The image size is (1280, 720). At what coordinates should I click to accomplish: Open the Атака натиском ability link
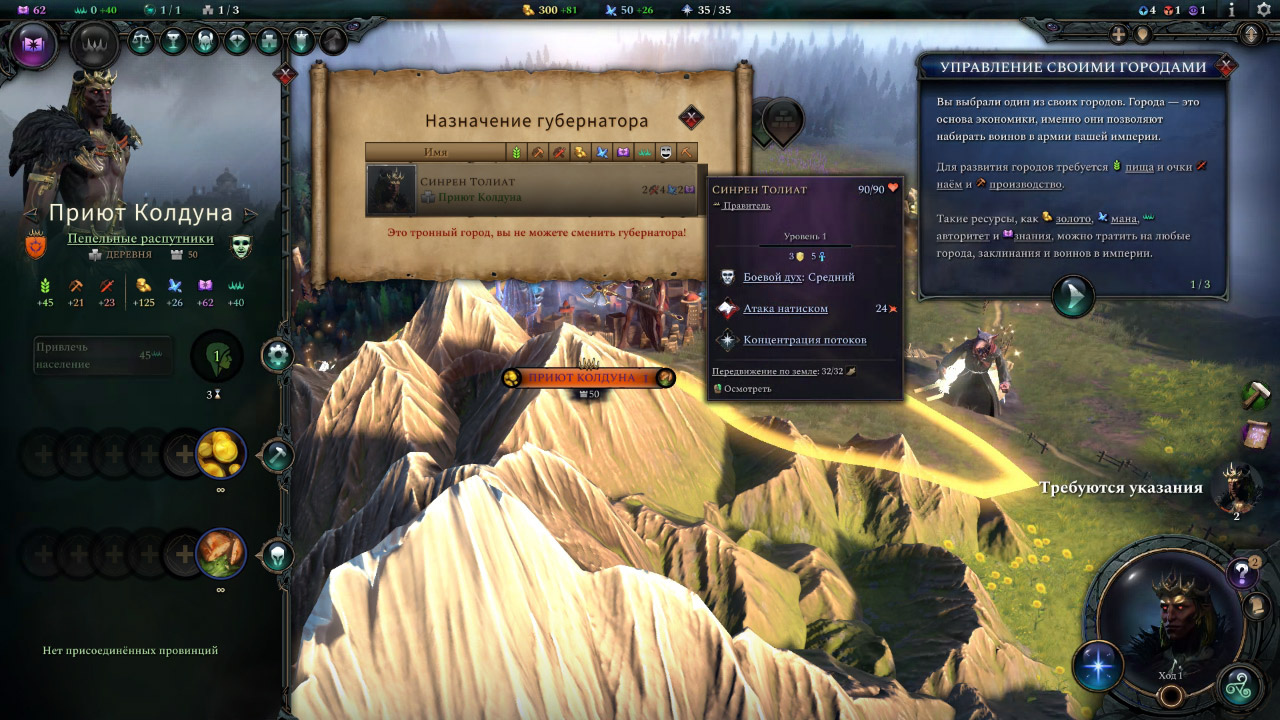(x=785, y=309)
